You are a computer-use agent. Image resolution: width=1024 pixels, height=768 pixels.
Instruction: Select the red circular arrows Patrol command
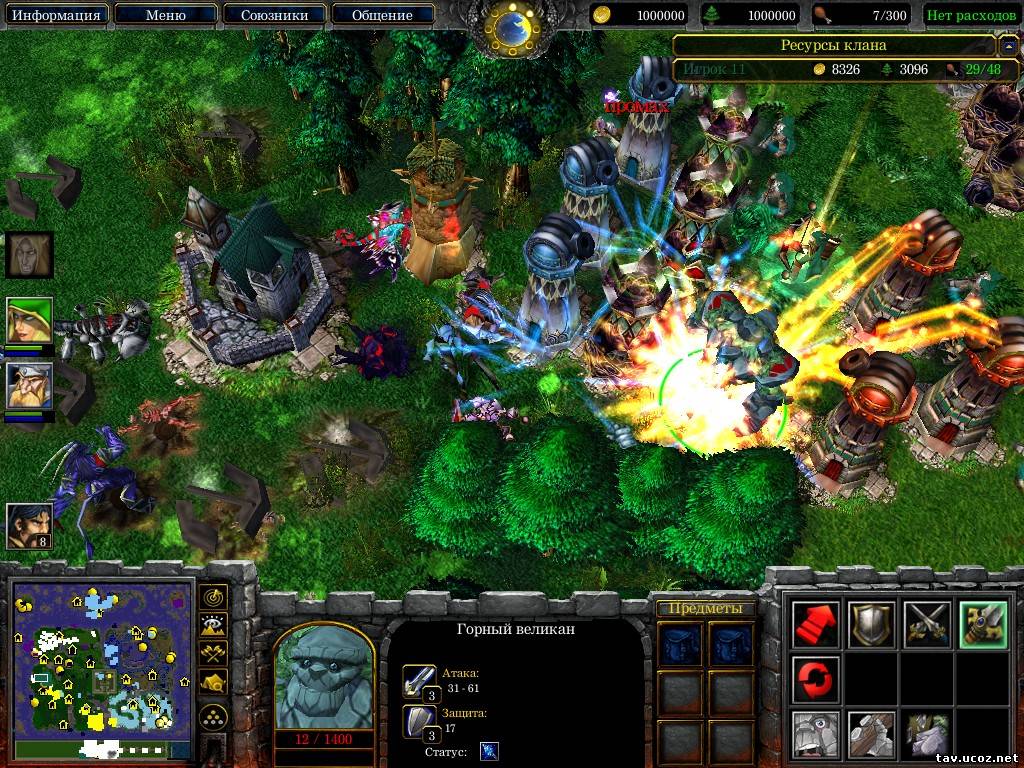coord(816,679)
